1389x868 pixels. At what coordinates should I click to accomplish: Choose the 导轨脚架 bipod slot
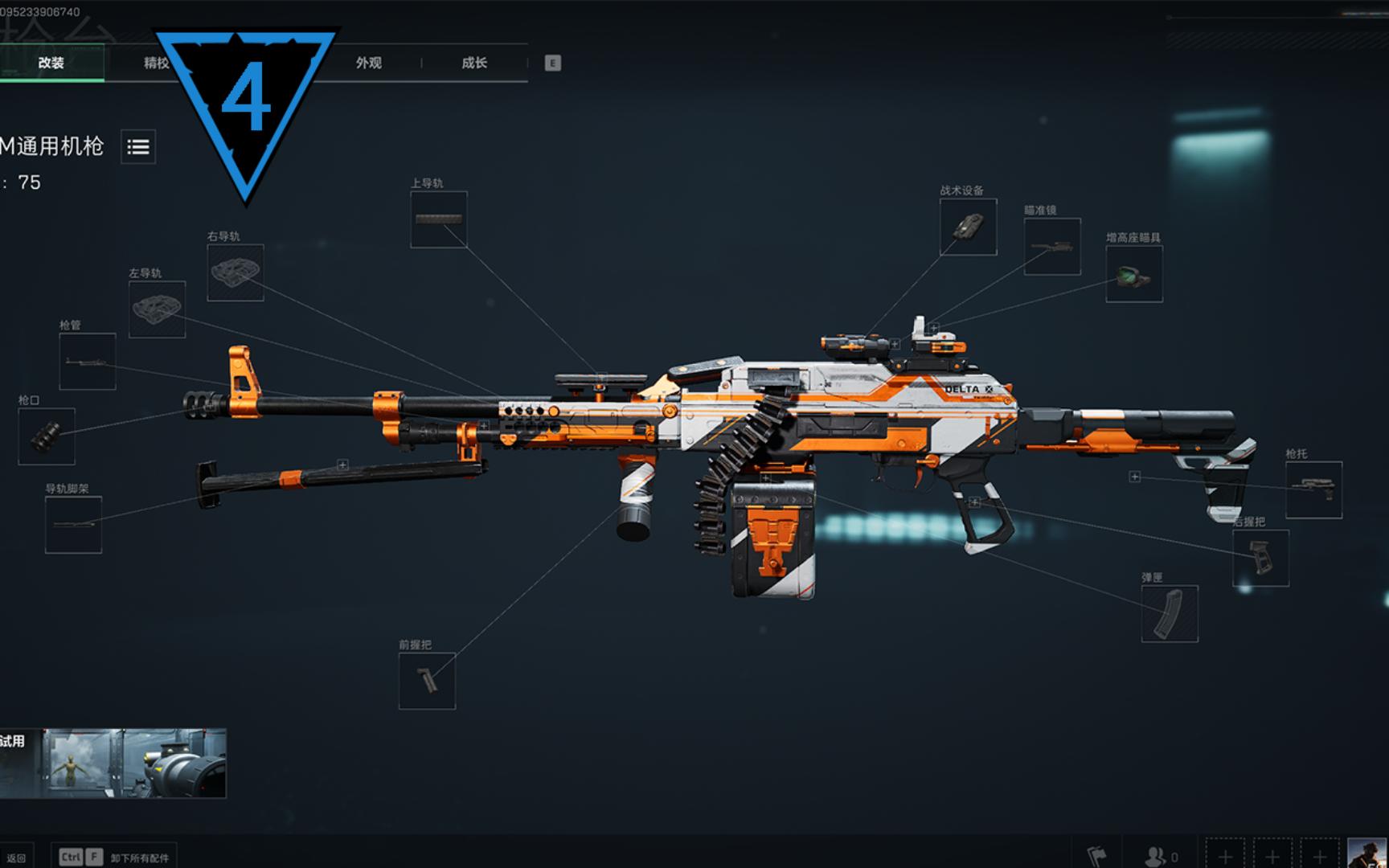pyautogui.click(x=73, y=525)
